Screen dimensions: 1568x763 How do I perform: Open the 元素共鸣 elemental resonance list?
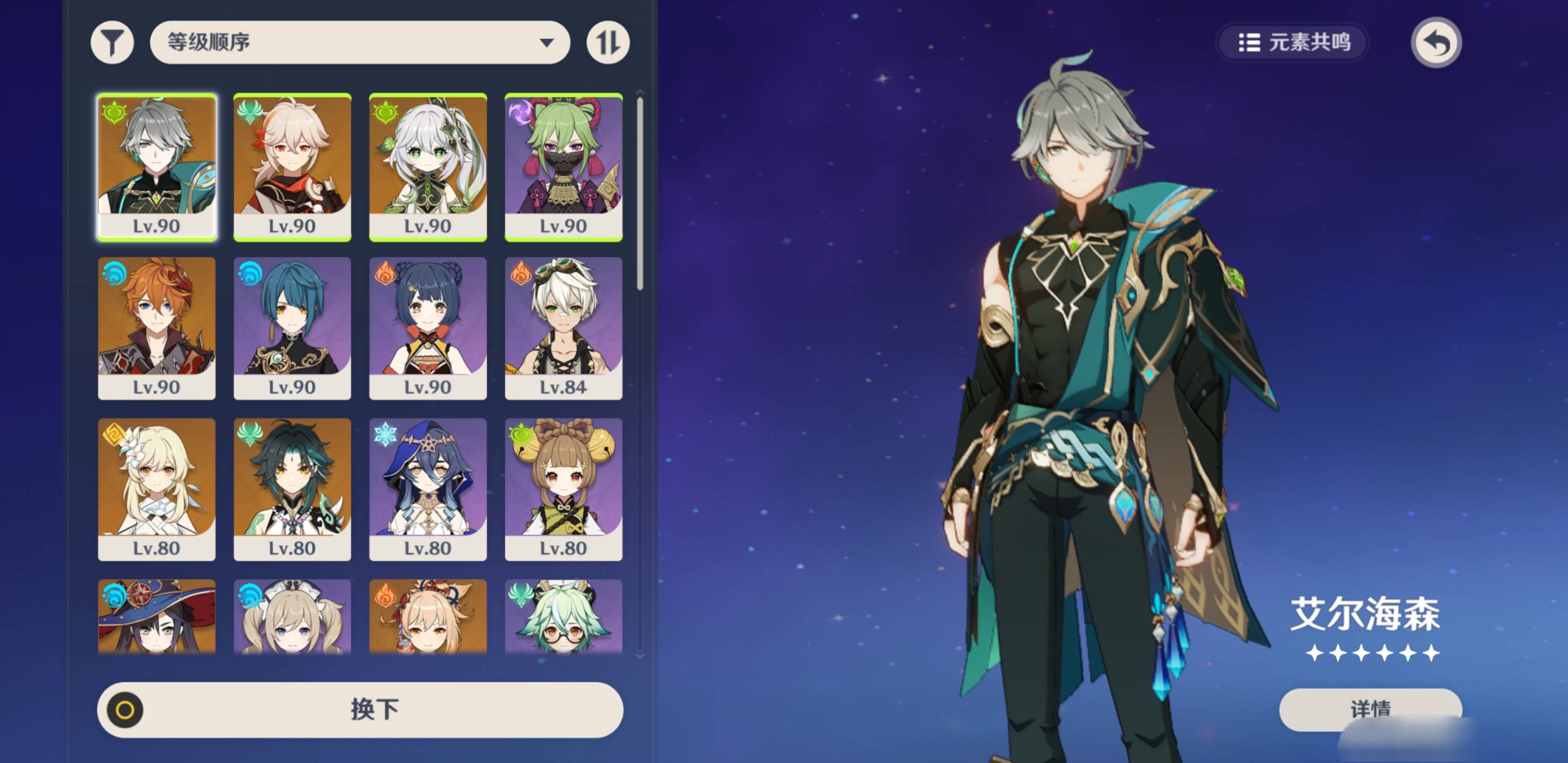click(1293, 42)
